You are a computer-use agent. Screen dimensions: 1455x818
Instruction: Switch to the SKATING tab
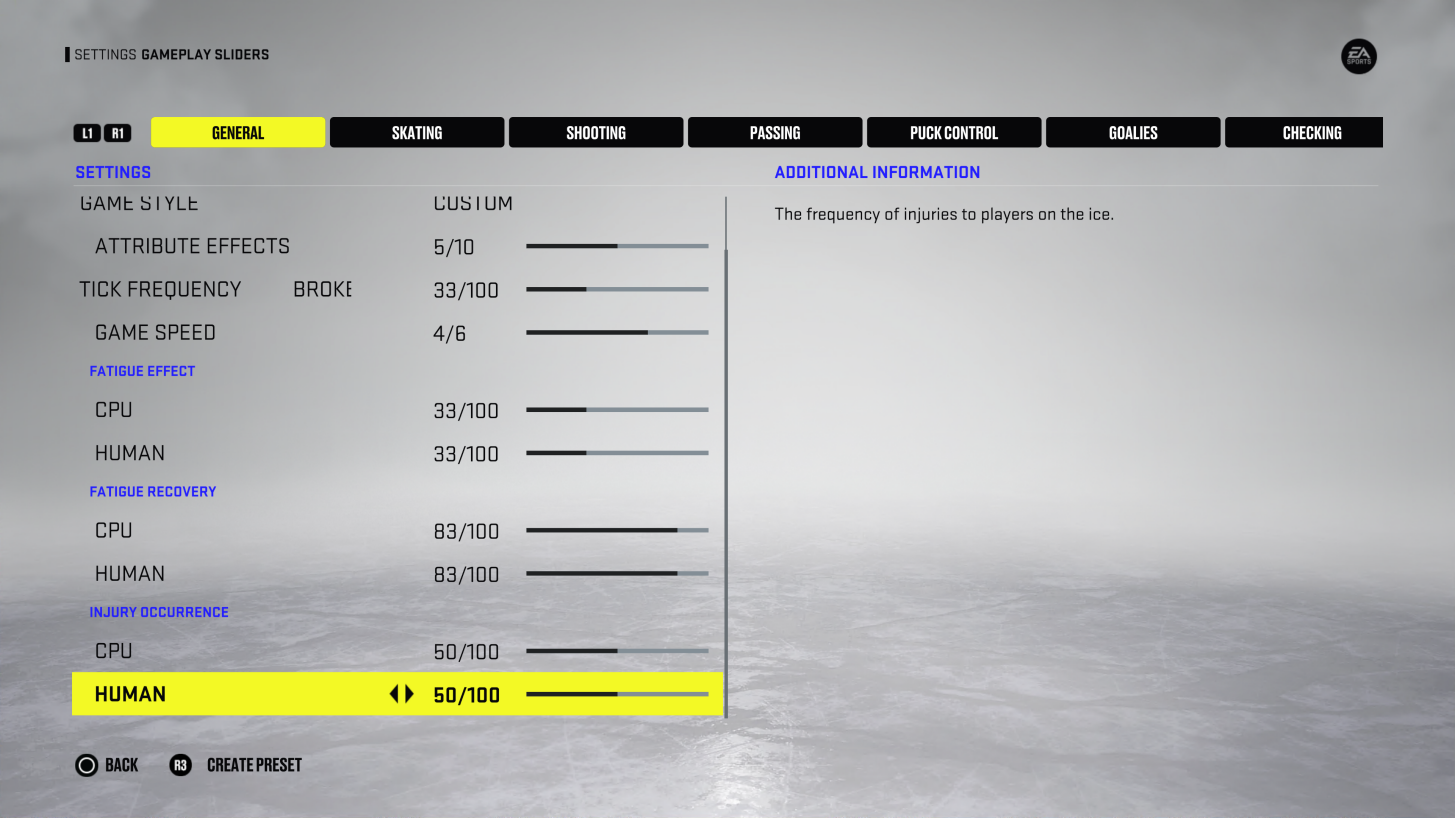(416, 132)
